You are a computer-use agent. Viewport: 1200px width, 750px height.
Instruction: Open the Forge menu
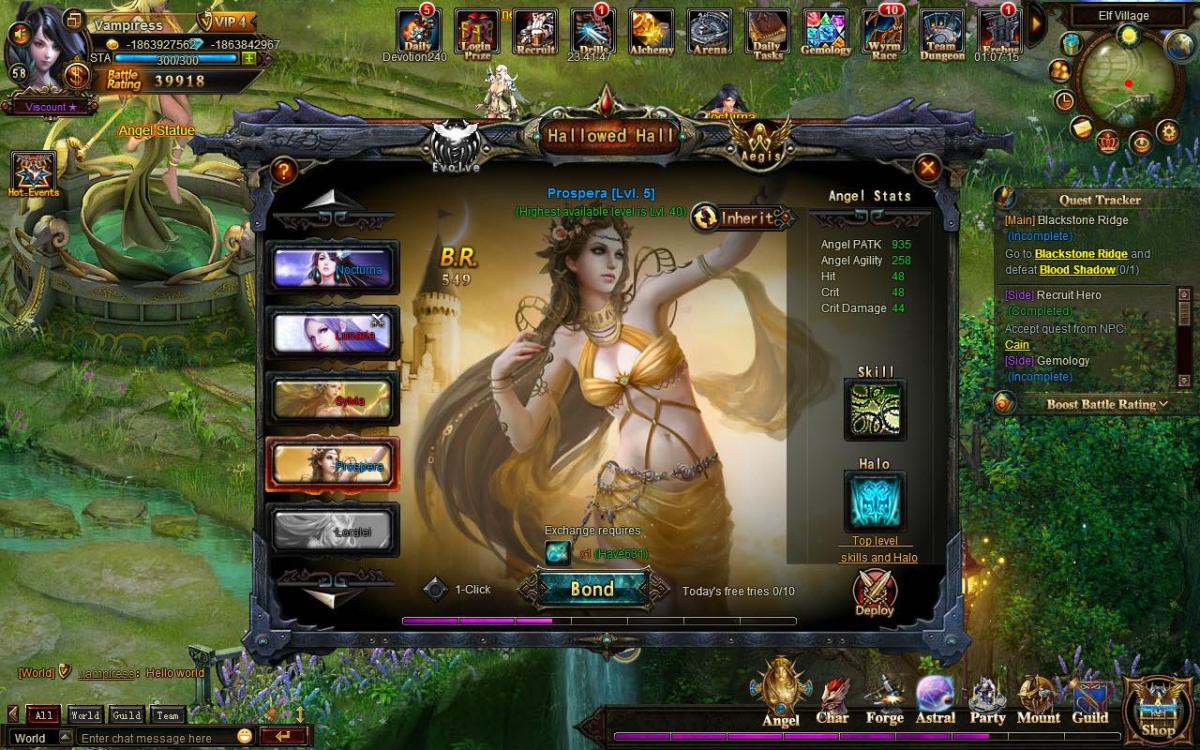(884, 700)
